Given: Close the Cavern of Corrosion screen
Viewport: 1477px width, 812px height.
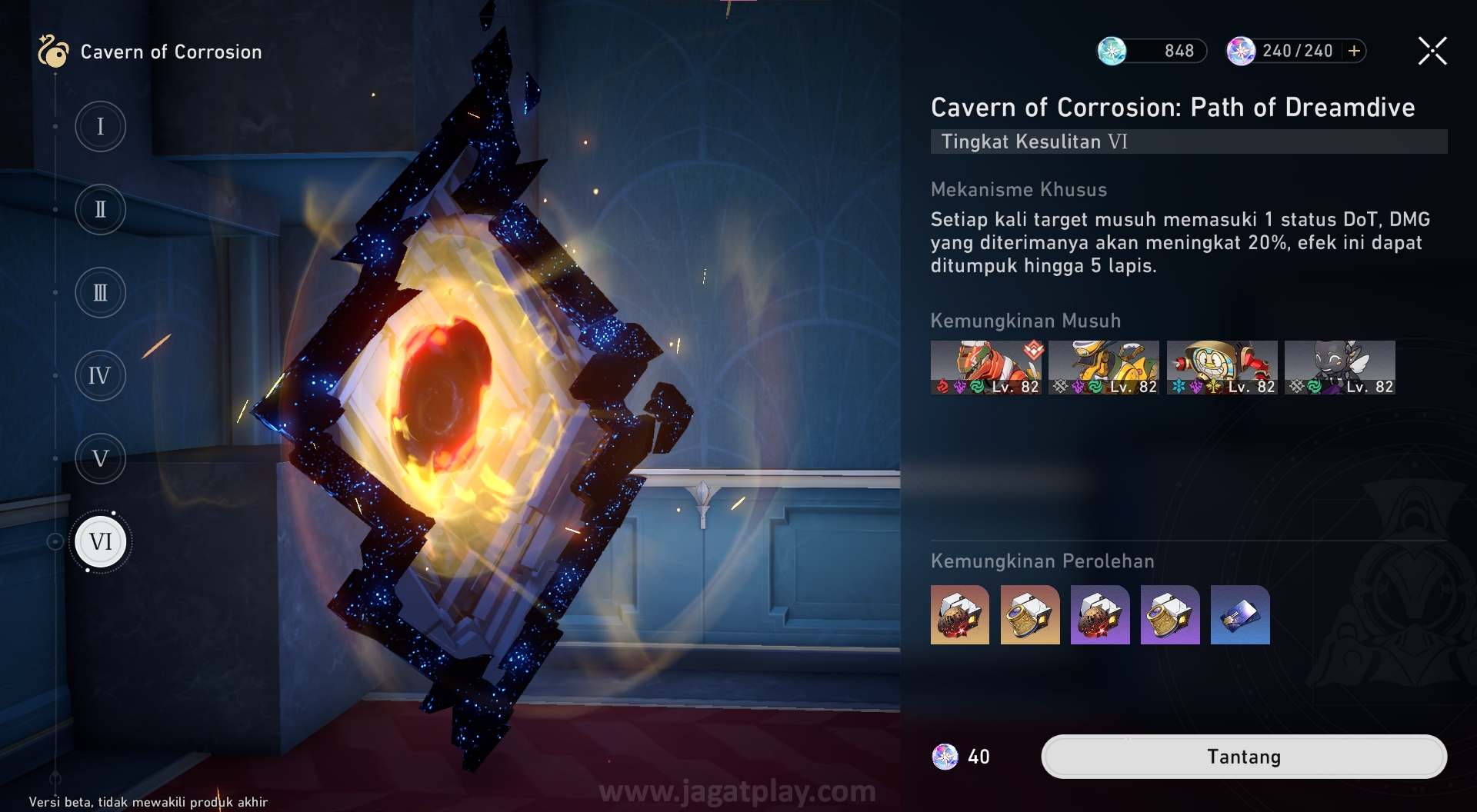Looking at the screenshot, I should pyautogui.click(x=1432, y=52).
